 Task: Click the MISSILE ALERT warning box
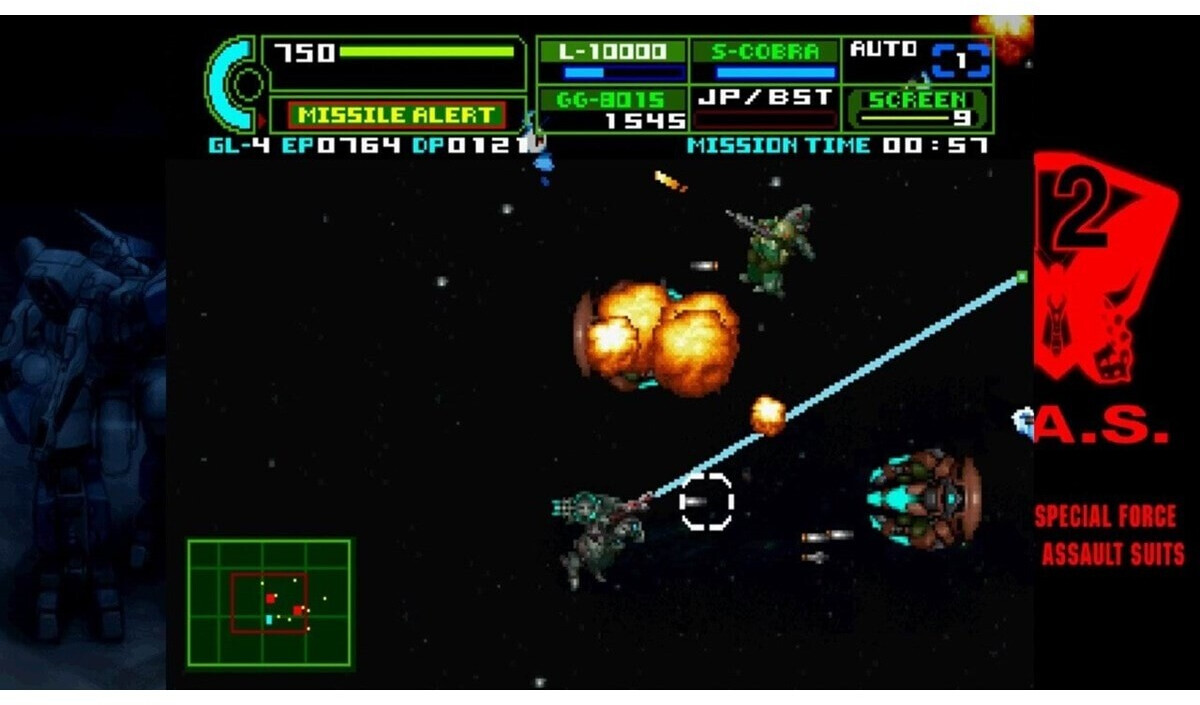(397, 115)
